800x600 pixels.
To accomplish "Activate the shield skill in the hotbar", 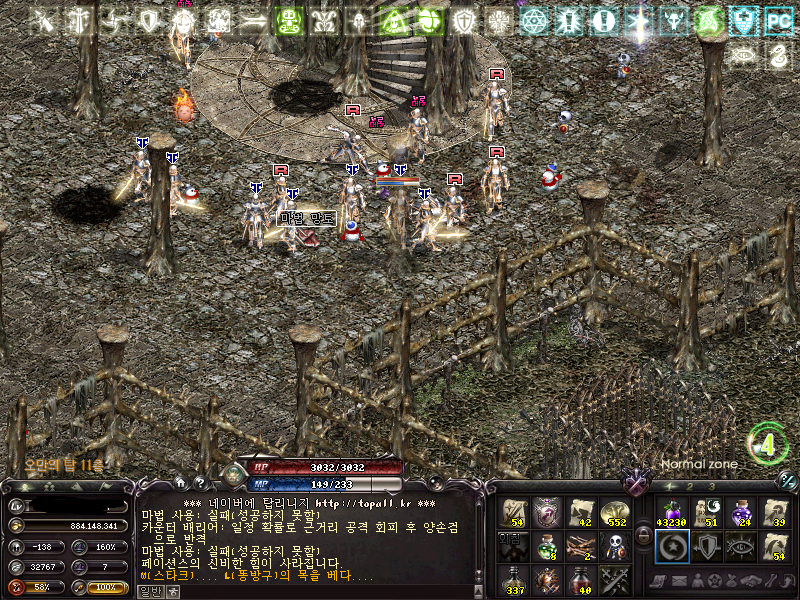I will [x=706, y=546].
